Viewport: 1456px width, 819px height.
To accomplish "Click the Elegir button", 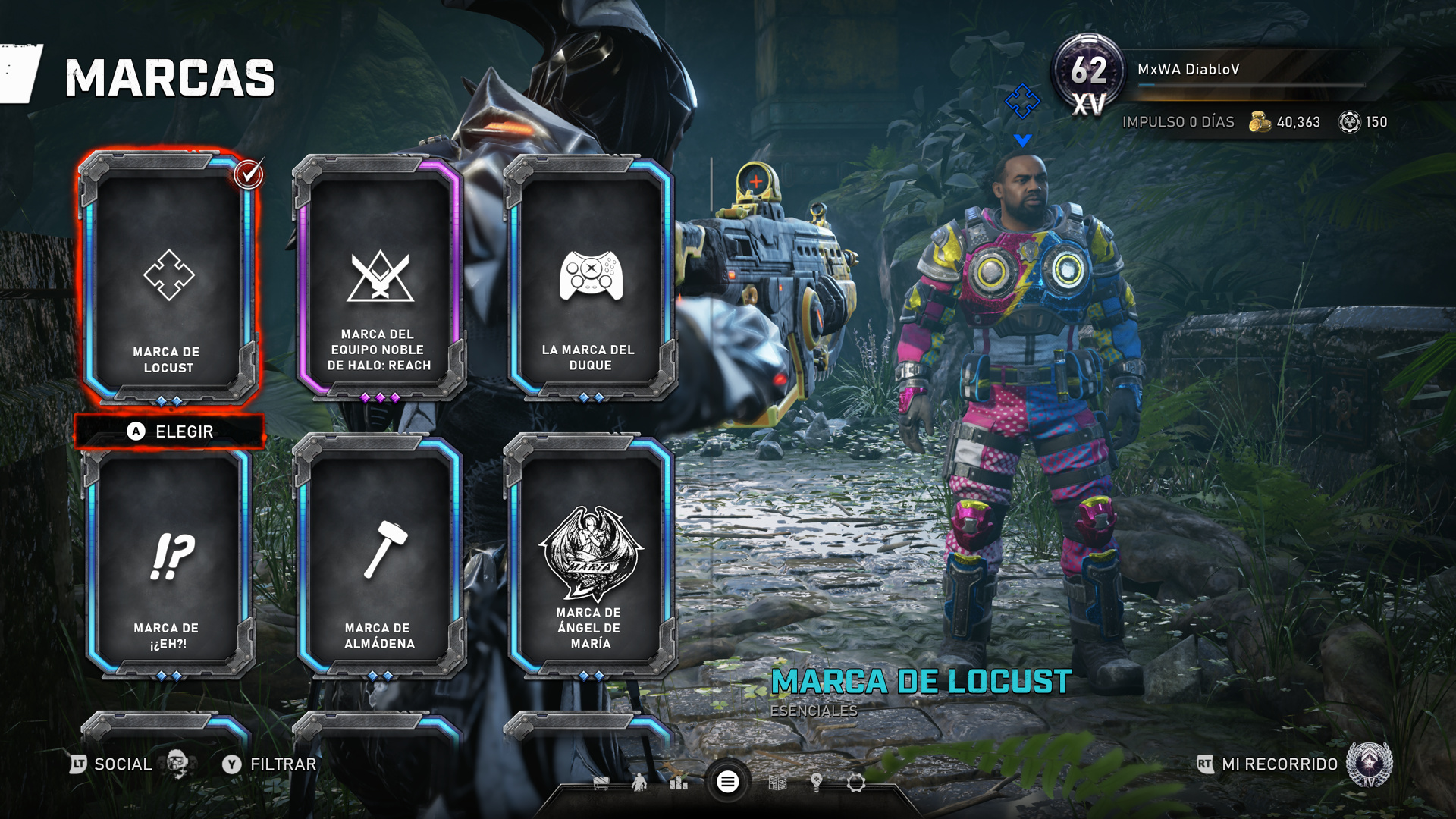I will point(170,431).
